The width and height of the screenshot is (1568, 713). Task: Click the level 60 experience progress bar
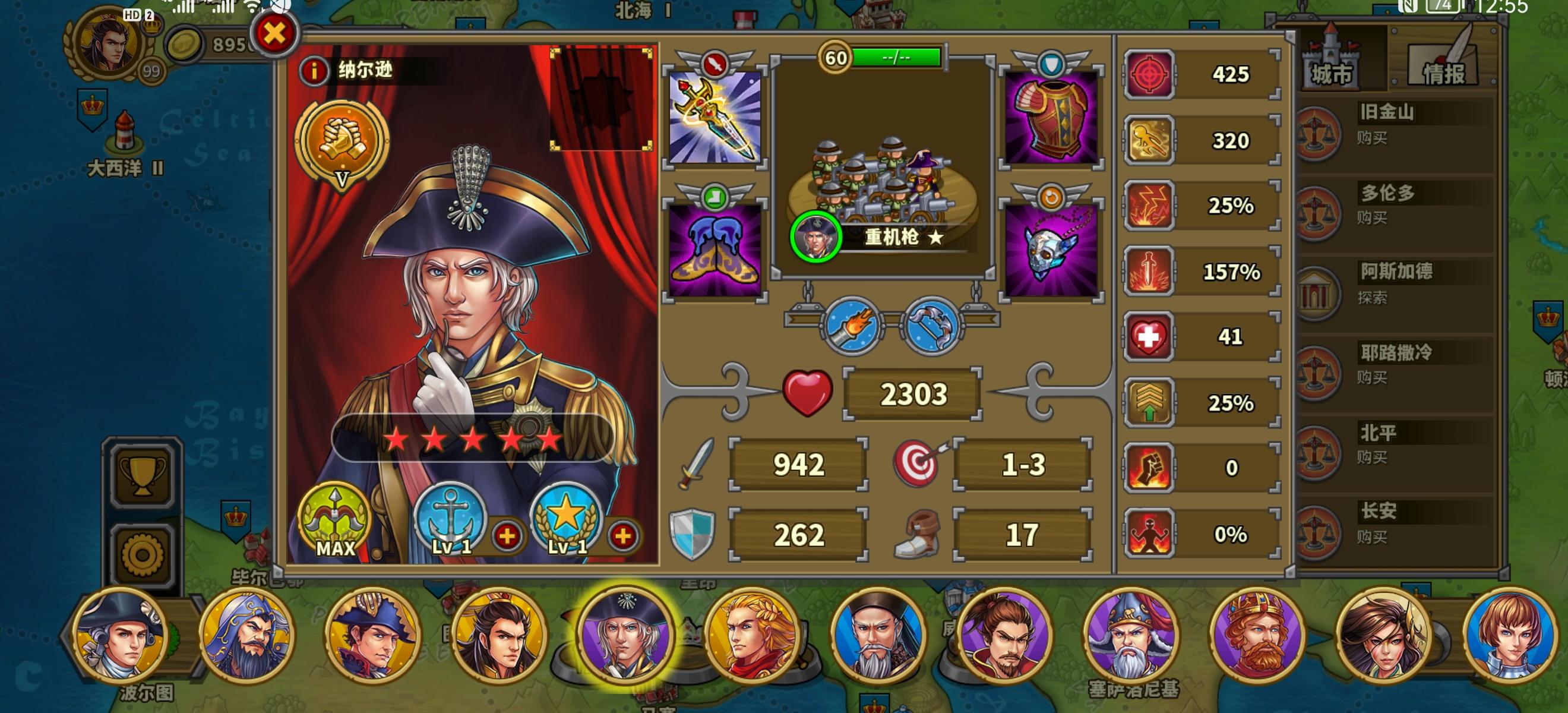[x=895, y=56]
